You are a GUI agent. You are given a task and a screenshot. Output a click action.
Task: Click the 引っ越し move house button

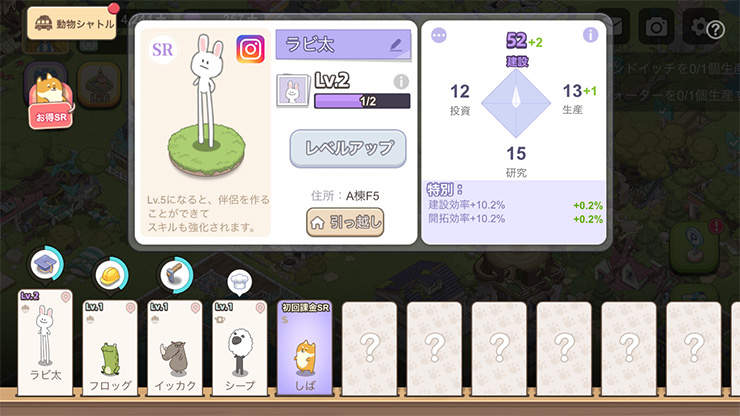(x=345, y=223)
